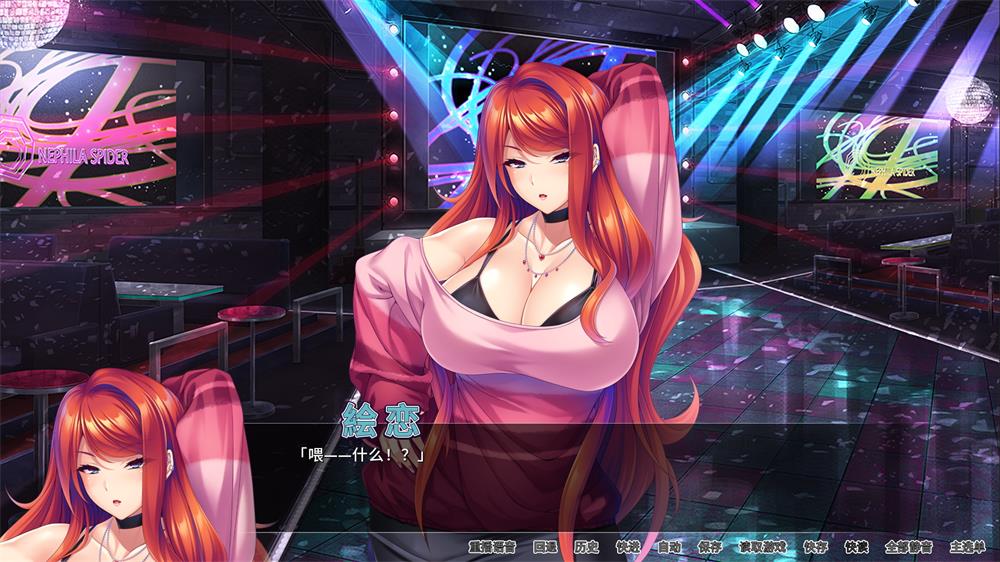
Task: Toggle 全部静音 mute all
Action: point(908,547)
